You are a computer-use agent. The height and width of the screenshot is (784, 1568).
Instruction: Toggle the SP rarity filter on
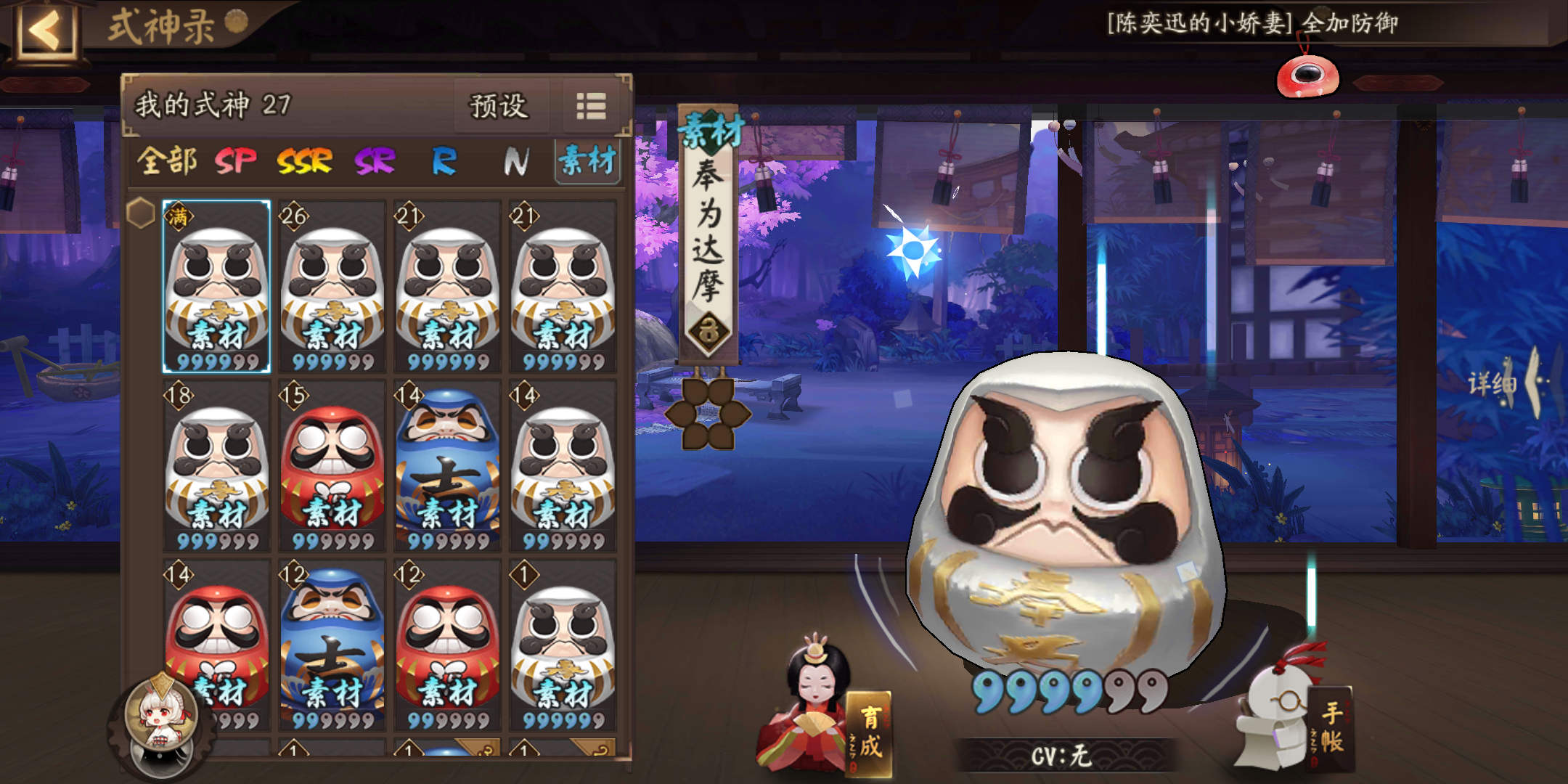[237, 161]
